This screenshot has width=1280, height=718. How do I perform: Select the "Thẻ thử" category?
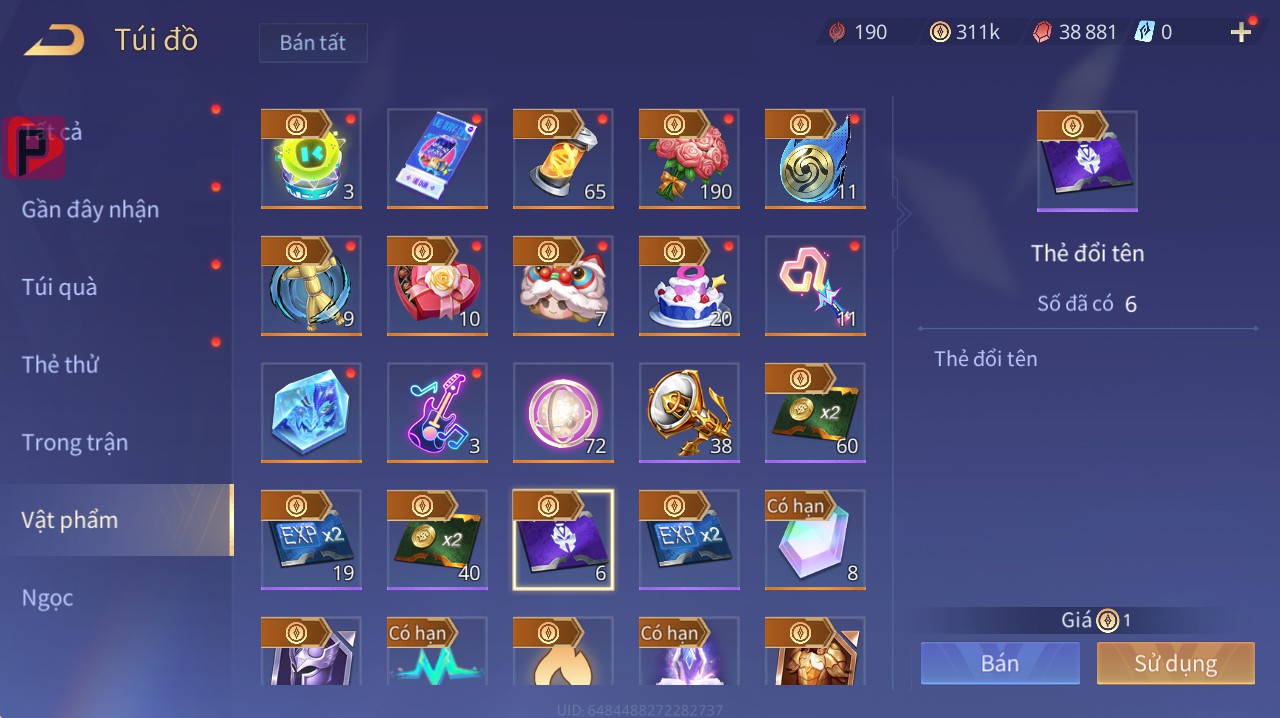(x=60, y=365)
